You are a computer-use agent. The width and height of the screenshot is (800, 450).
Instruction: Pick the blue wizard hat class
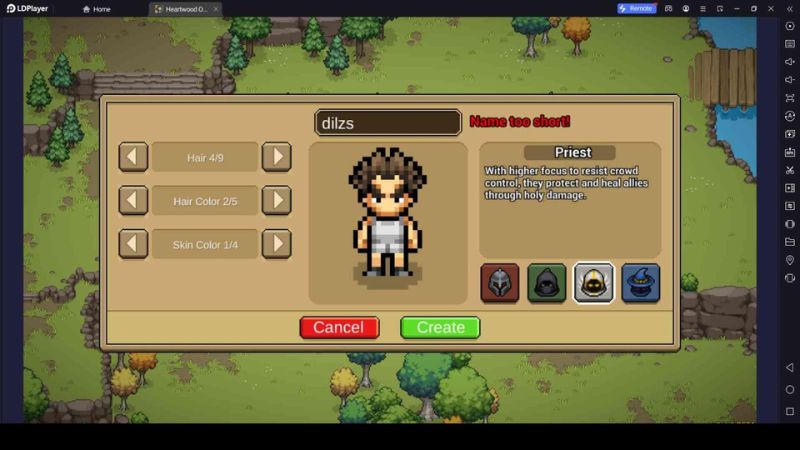(x=641, y=283)
